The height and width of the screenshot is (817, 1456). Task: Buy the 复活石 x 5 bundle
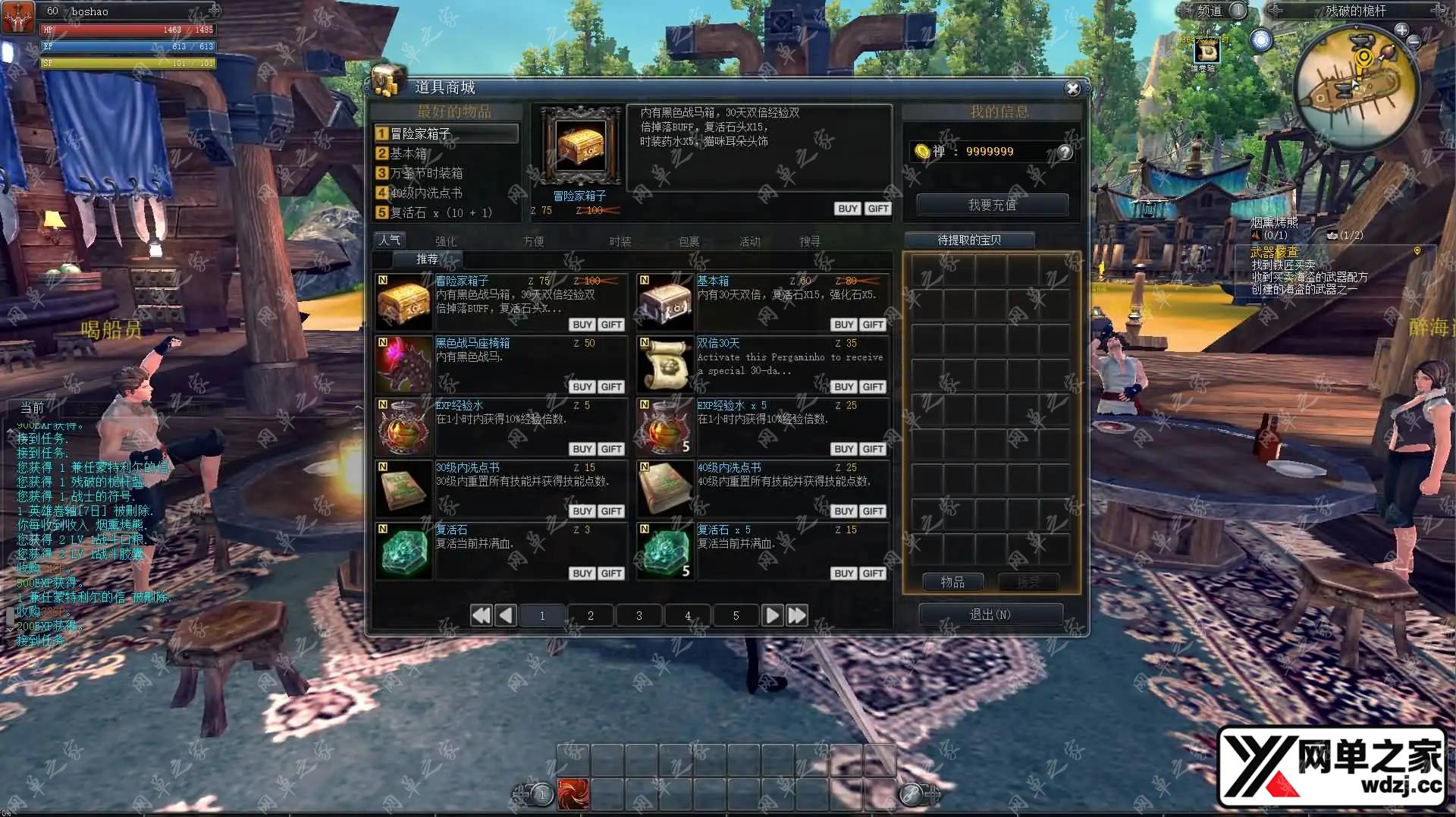(843, 573)
